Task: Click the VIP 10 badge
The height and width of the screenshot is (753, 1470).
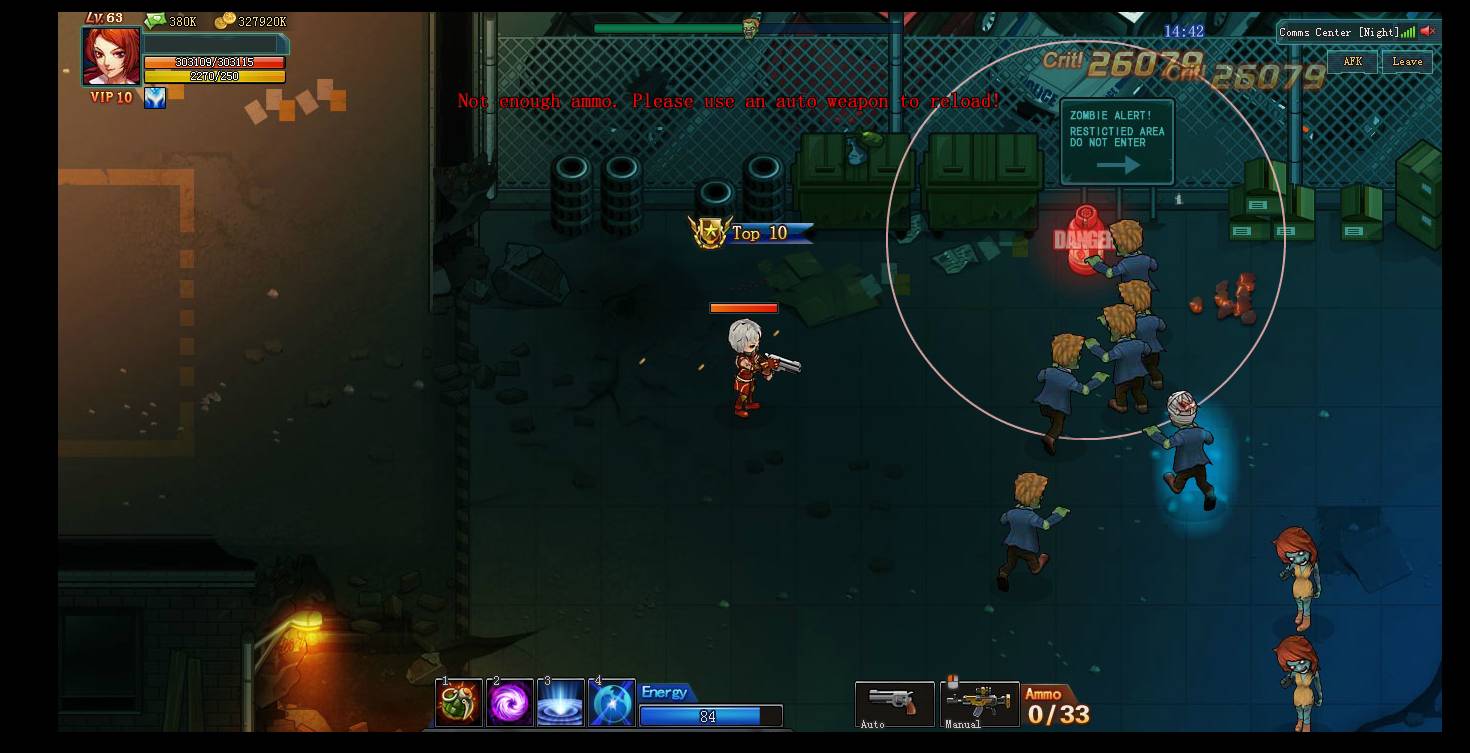Action: point(111,98)
